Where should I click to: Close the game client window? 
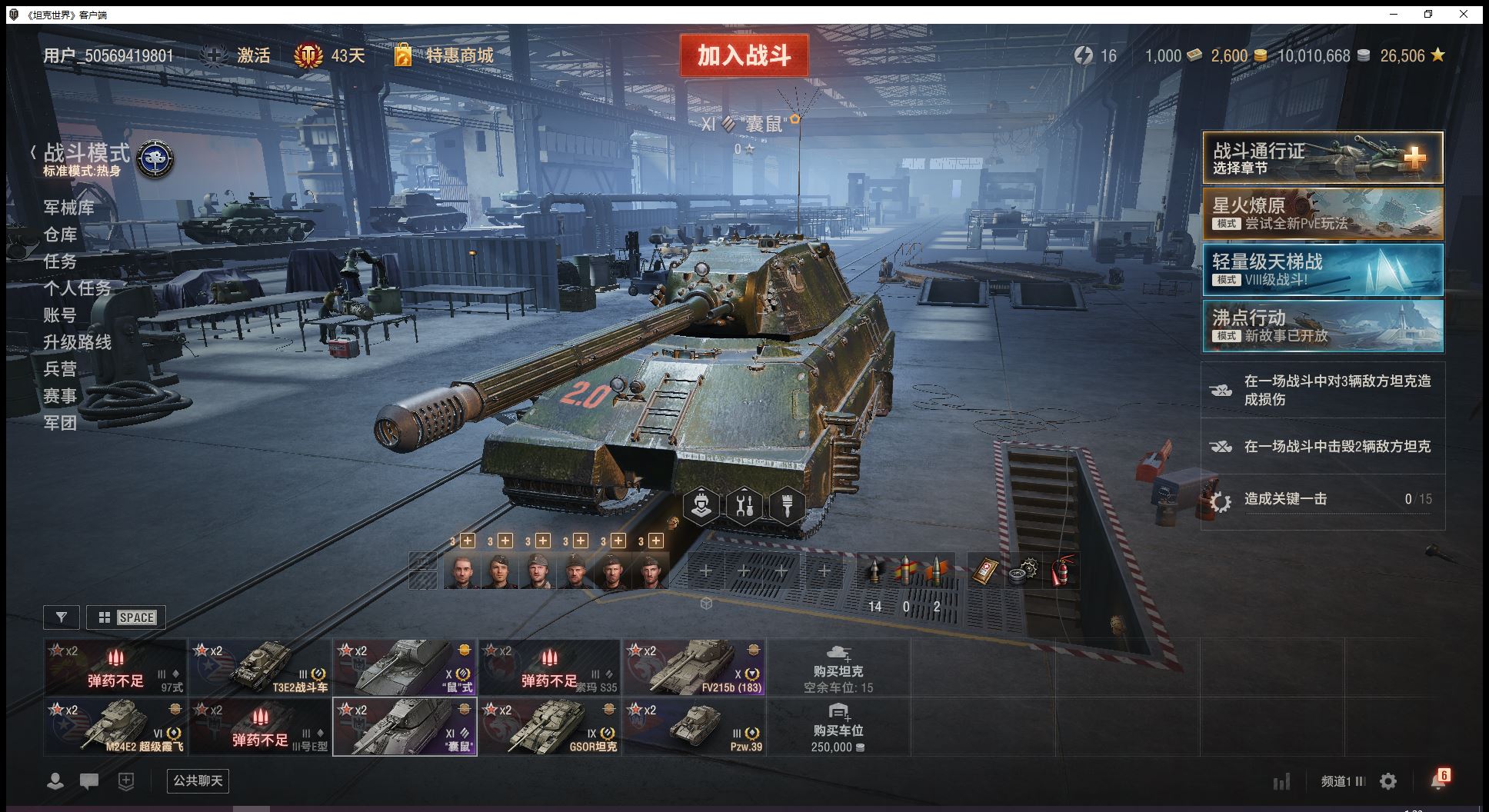click(x=1464, y=14)
